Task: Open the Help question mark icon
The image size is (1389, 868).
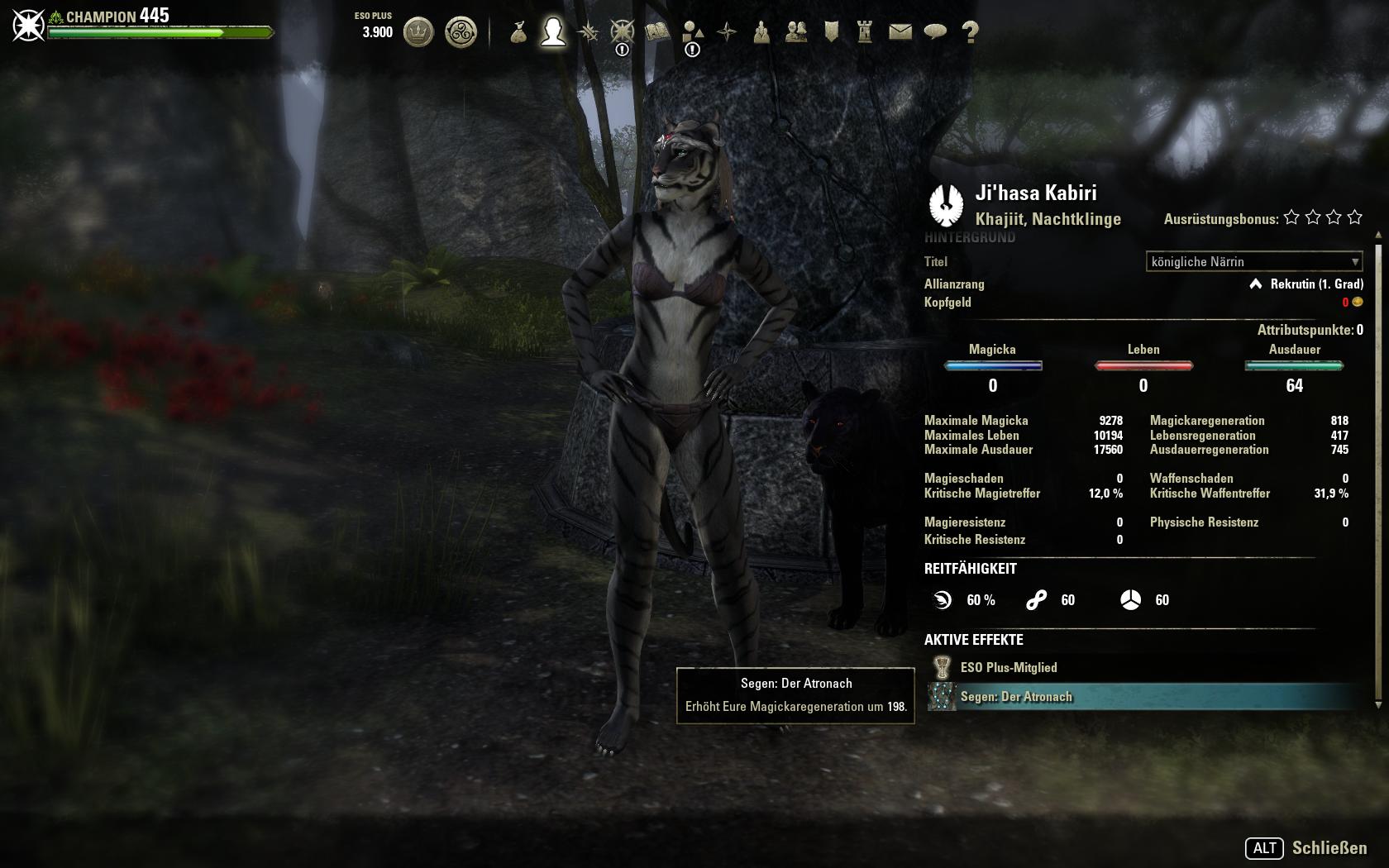Action: (x=969, y=33)
